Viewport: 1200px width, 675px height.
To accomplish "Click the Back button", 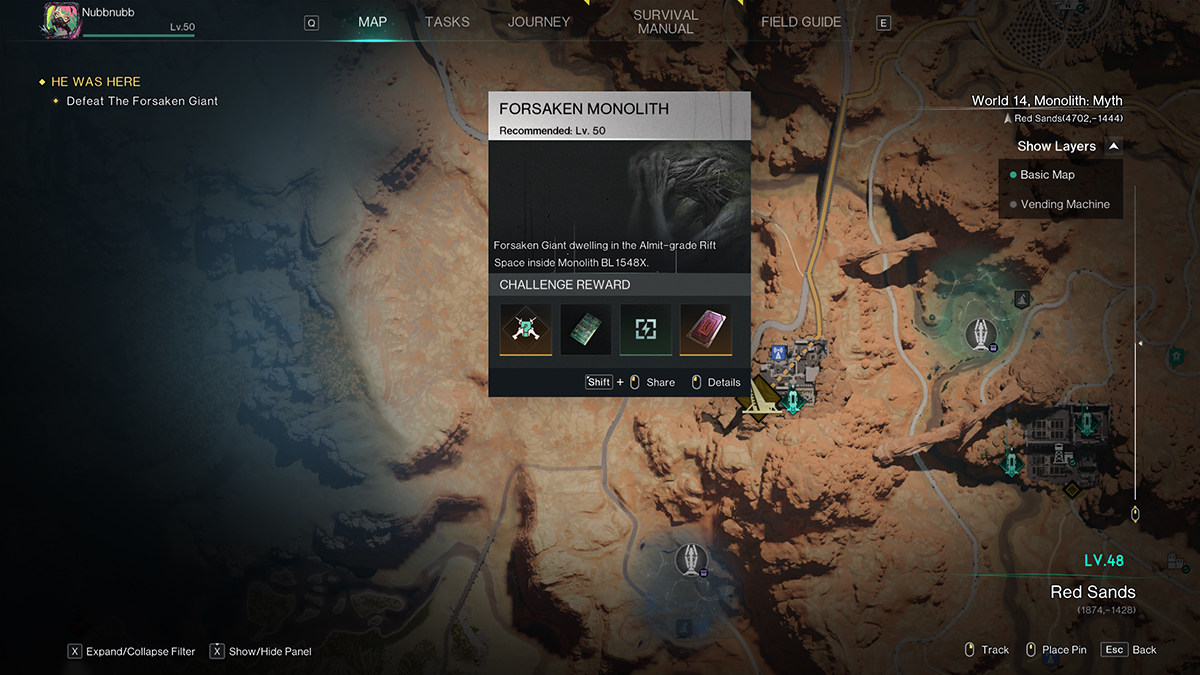I will point(1129,650).
